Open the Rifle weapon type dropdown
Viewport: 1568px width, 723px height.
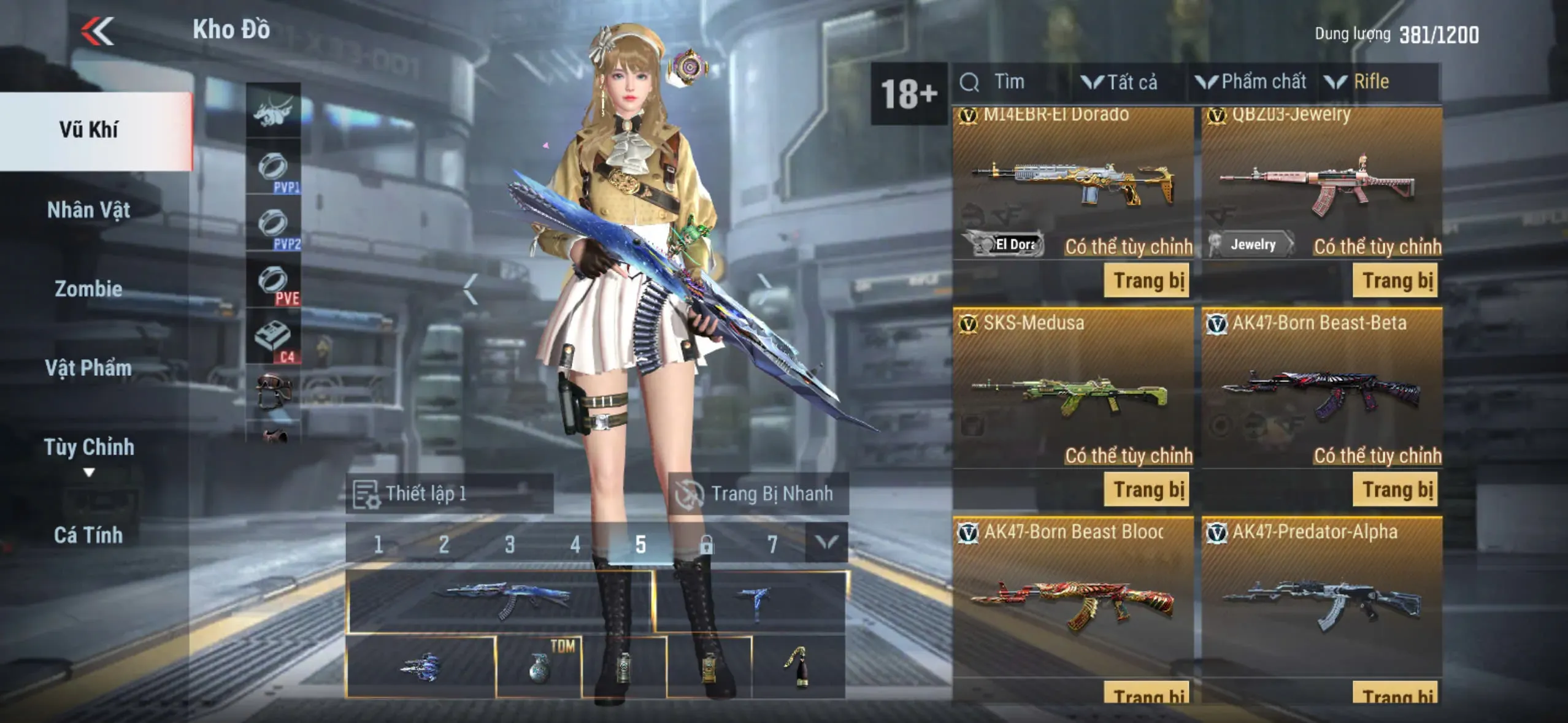point(1358,82)
